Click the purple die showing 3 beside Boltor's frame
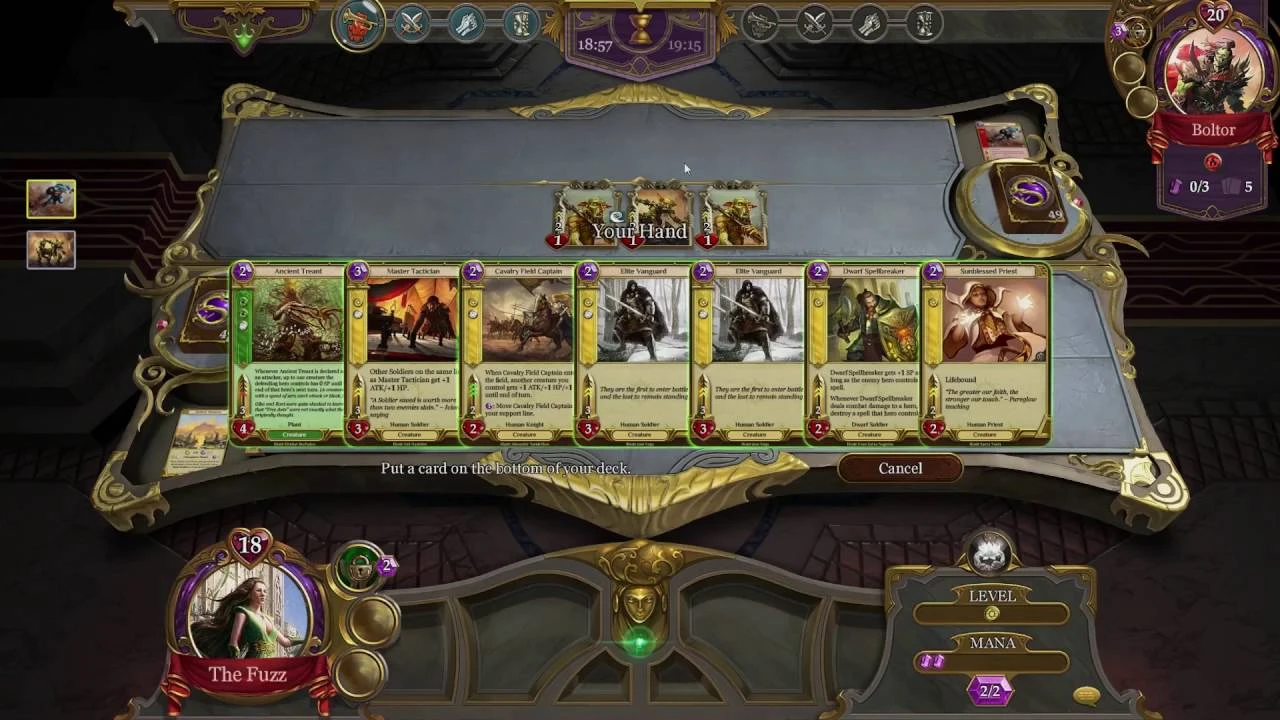The width and height of the screenshot is (1280, 720). click(x=1118, y=32)
